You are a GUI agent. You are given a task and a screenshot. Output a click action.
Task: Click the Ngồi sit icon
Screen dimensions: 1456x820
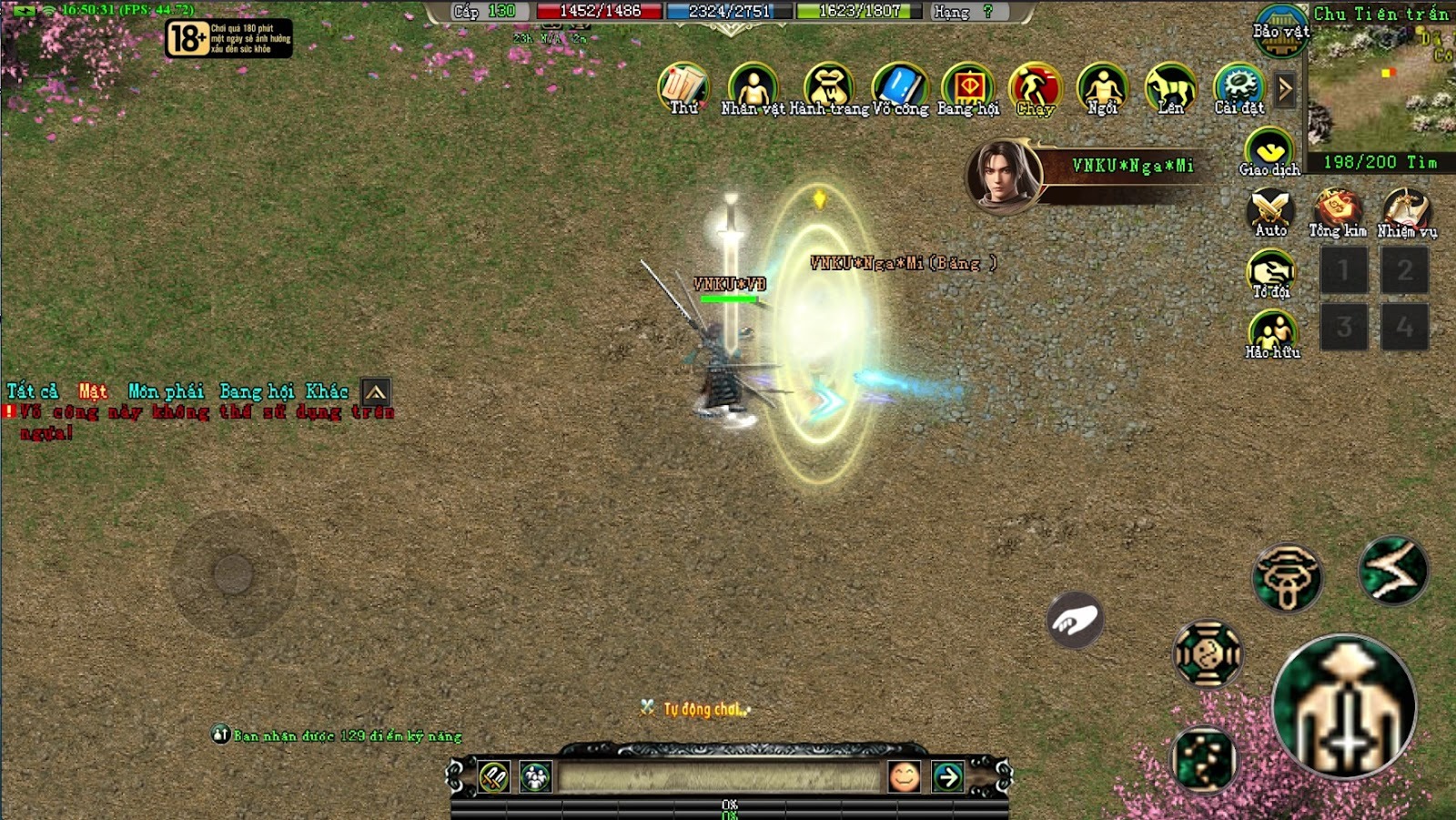click(x=1103, y=87)
